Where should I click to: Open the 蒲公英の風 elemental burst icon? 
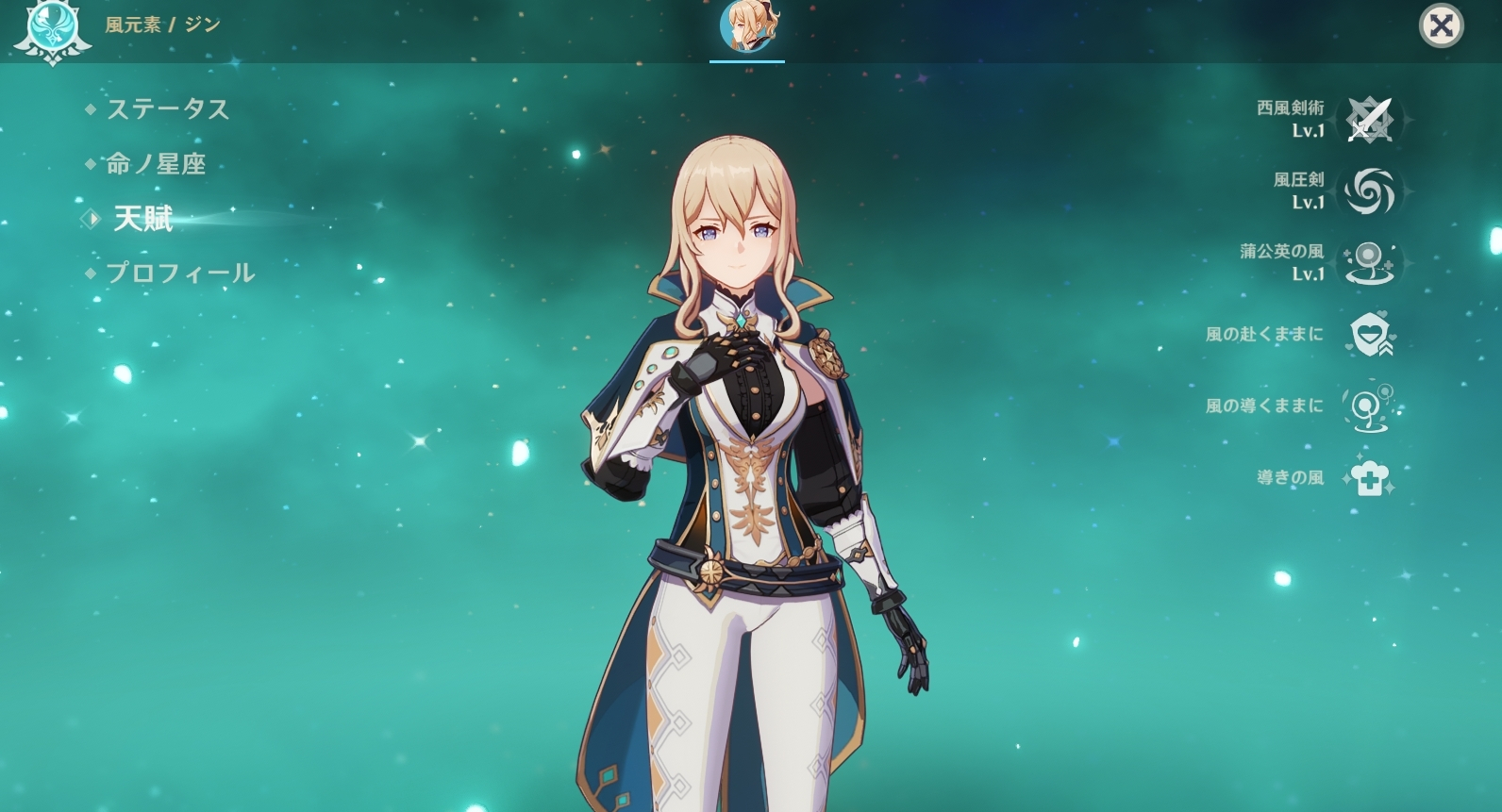click(1369, 263)
